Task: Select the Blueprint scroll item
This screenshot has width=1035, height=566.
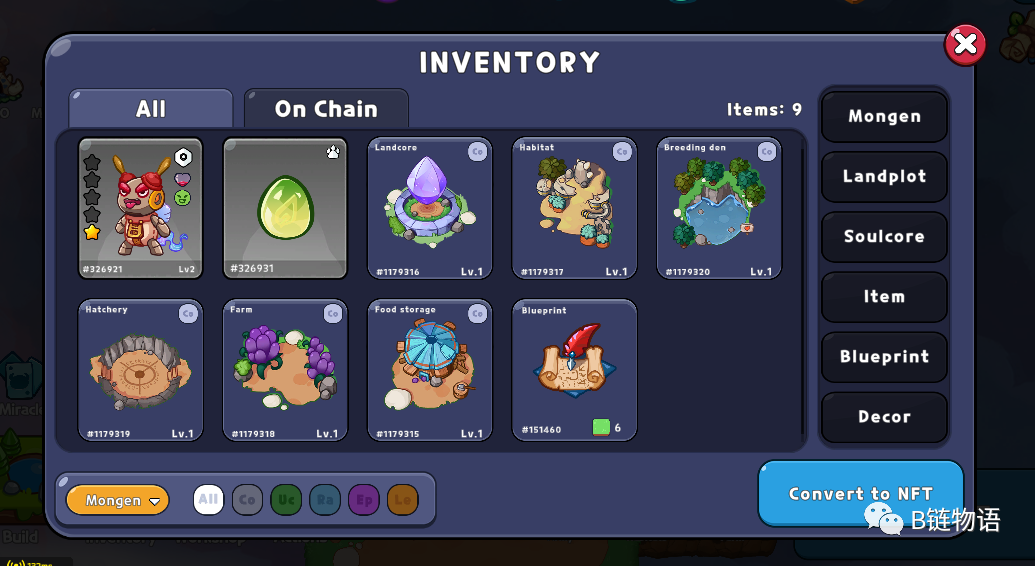Action: (574, 370)
